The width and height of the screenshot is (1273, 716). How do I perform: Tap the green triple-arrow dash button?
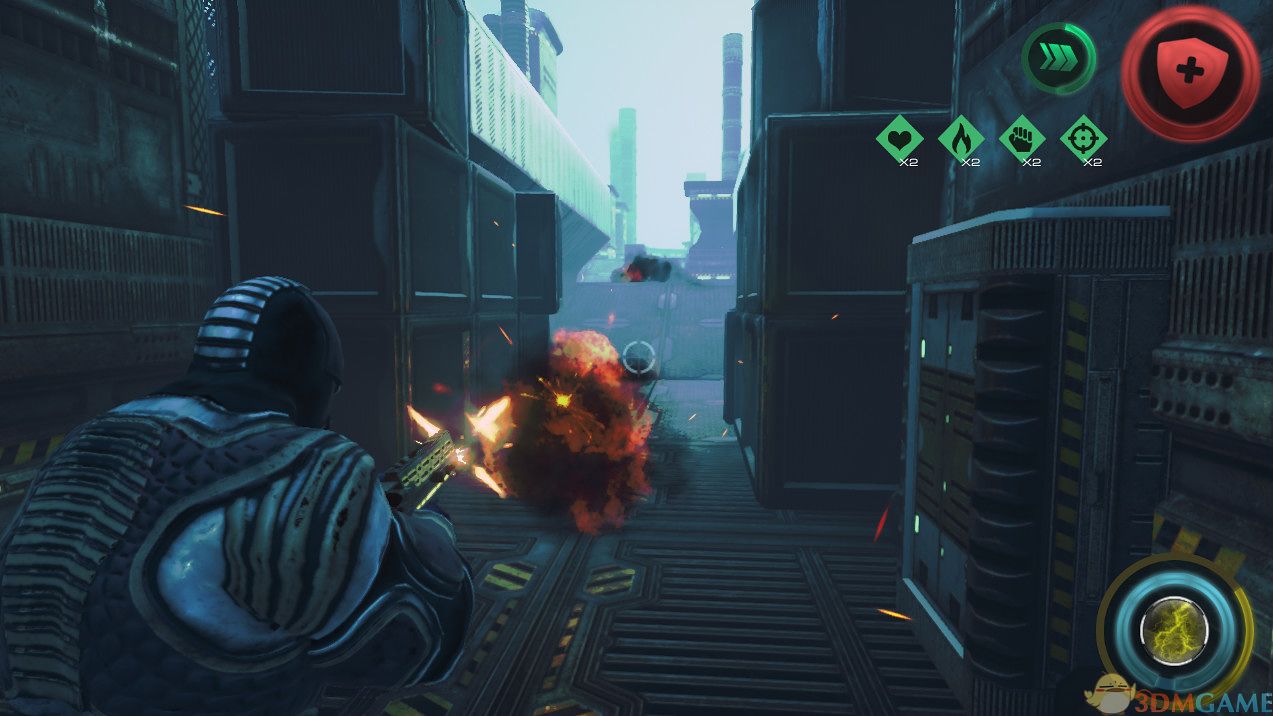pyautogui.click(x=1058, y=60)
